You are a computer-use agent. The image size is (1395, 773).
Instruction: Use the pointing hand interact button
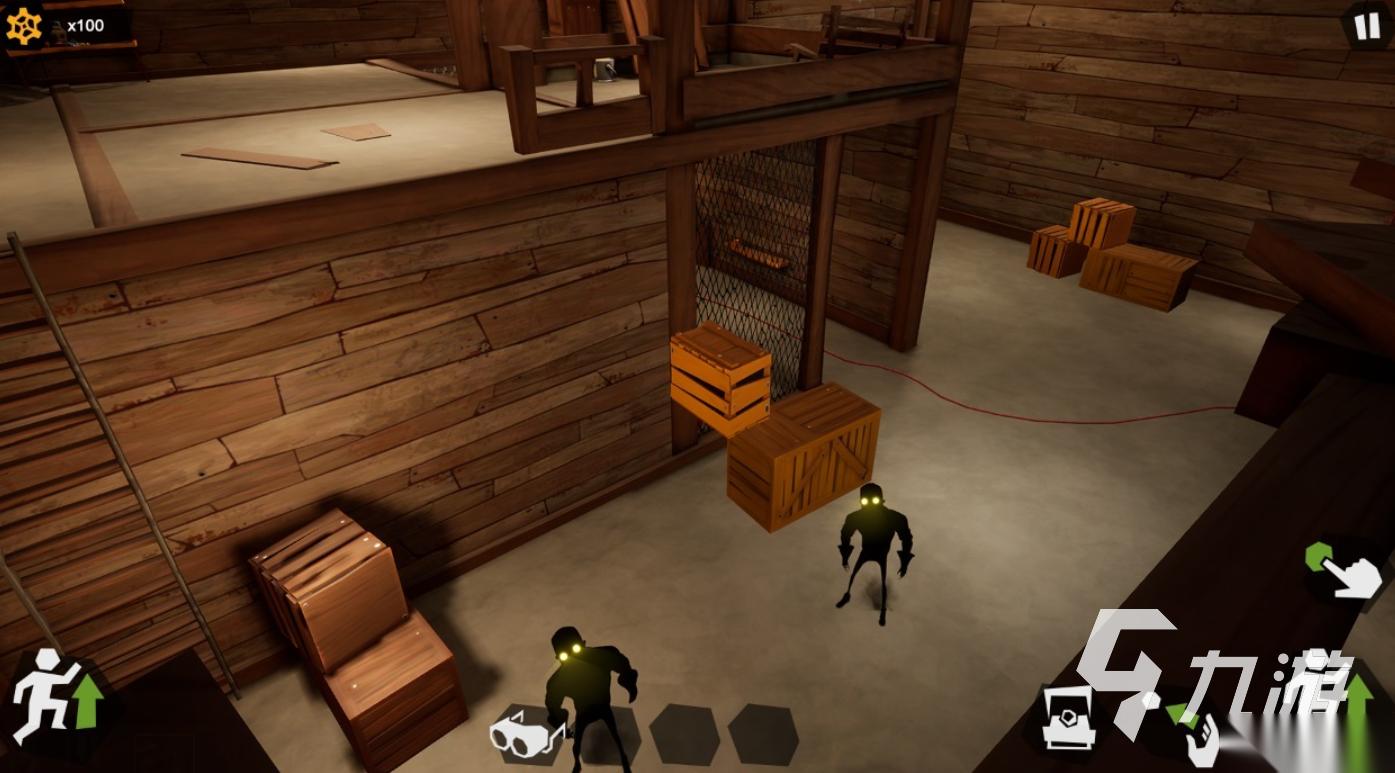tap(1345, 571)
